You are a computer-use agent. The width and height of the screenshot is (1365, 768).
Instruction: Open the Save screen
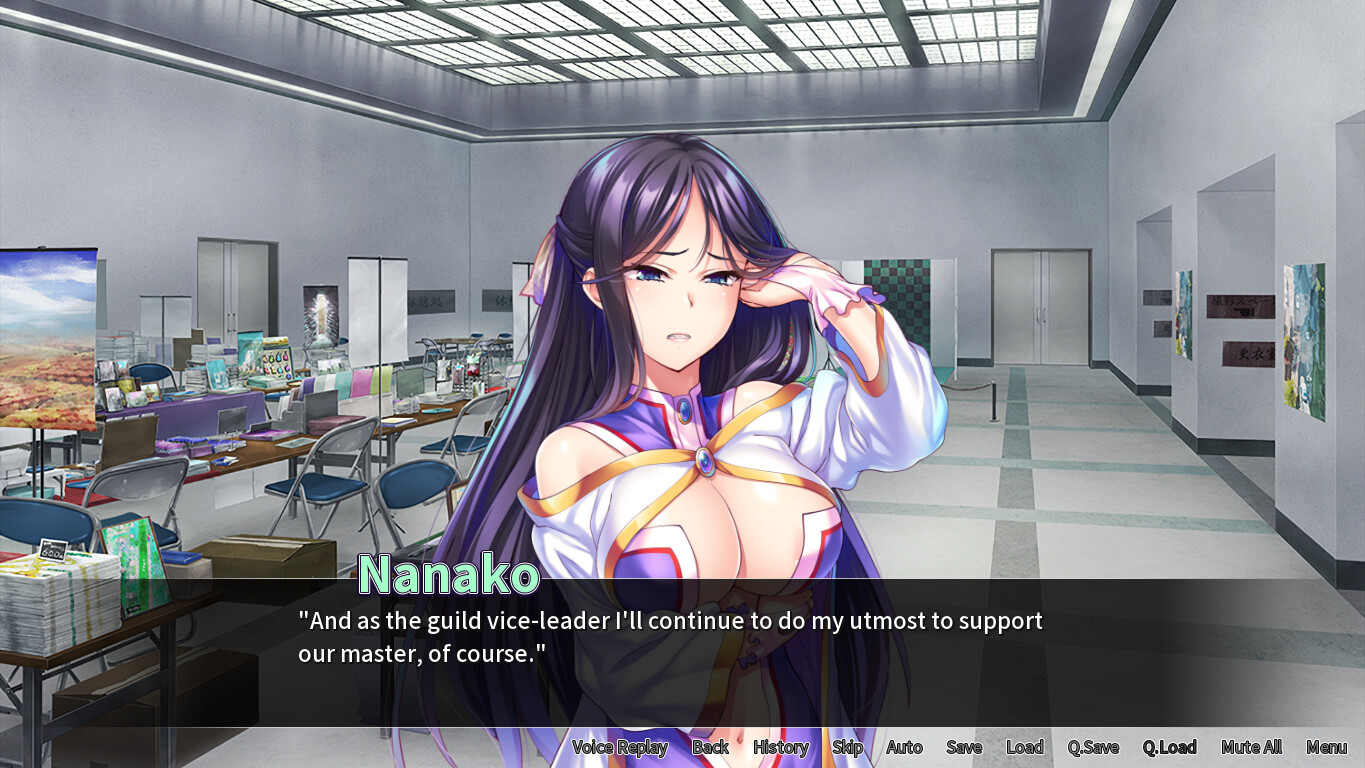(964, 747)
